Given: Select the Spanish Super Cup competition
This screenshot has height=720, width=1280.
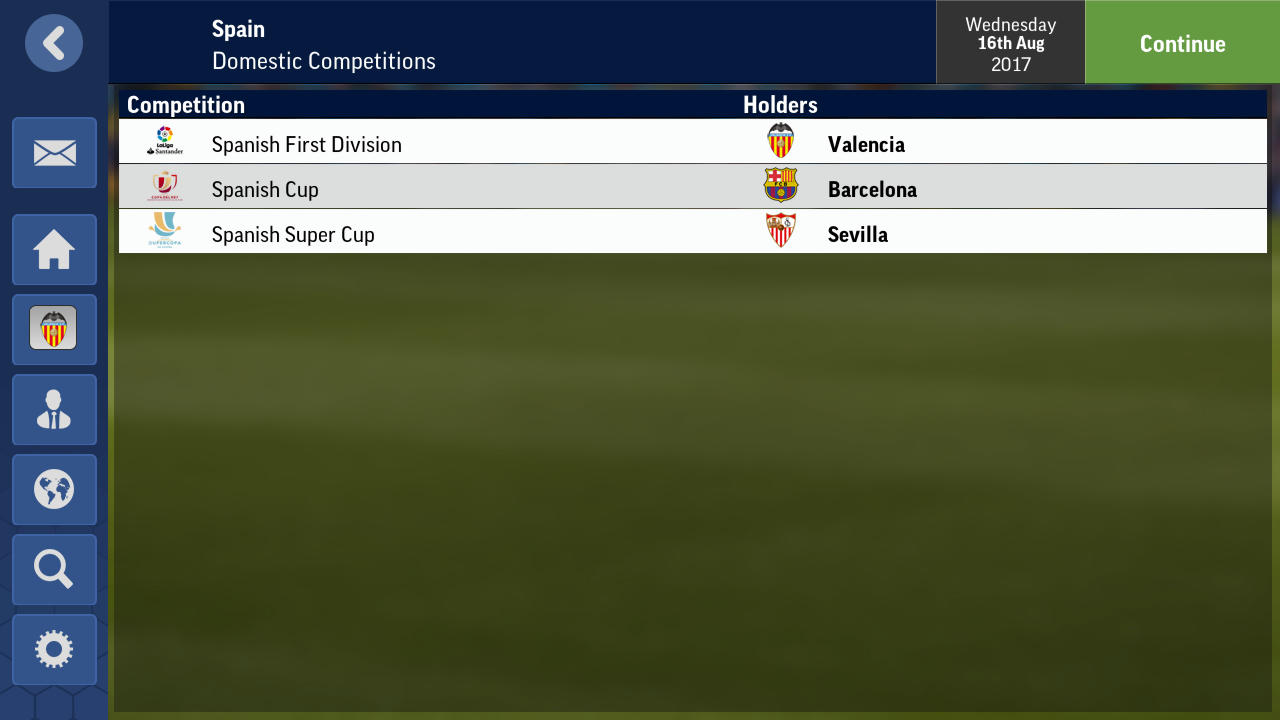Looking at the screenshot, I should click(293, 235).
